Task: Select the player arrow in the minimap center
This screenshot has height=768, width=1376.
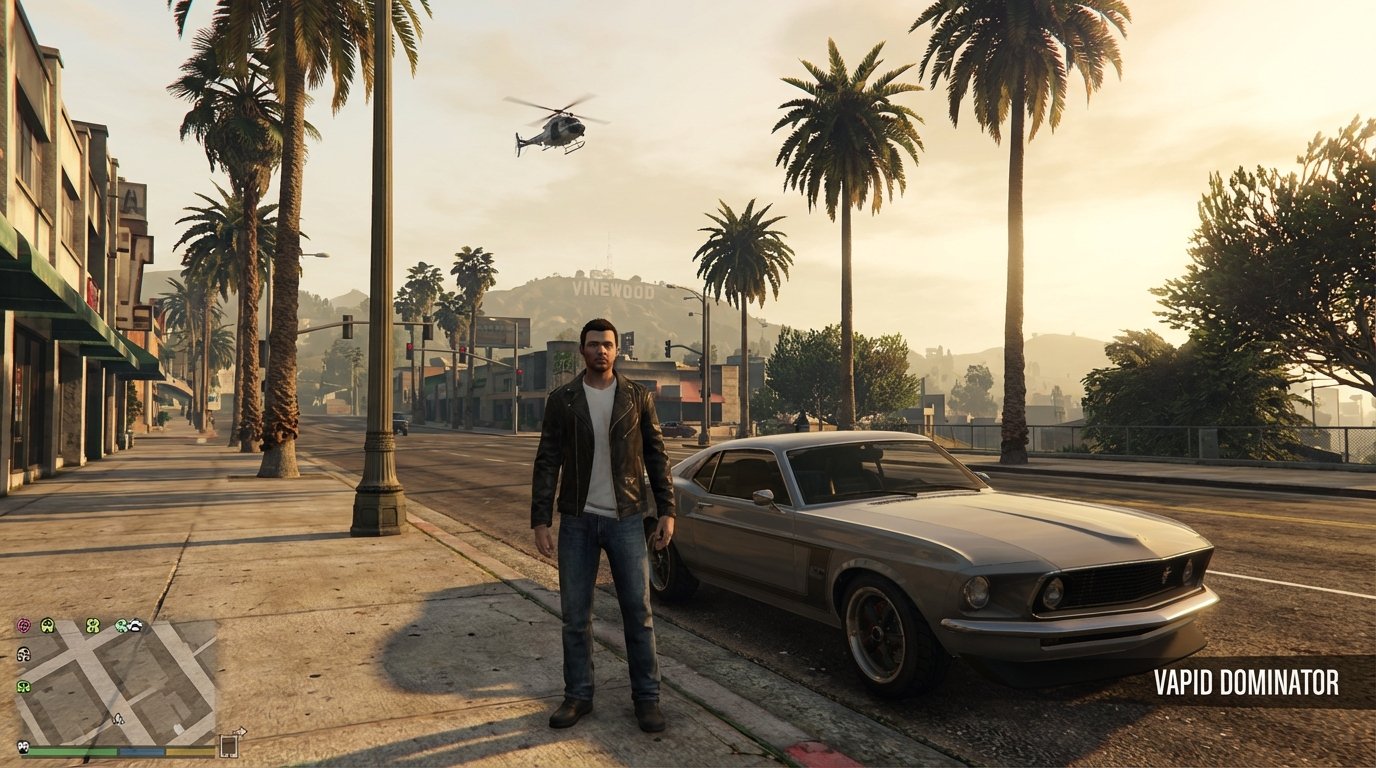Action: tap(118, 719)
